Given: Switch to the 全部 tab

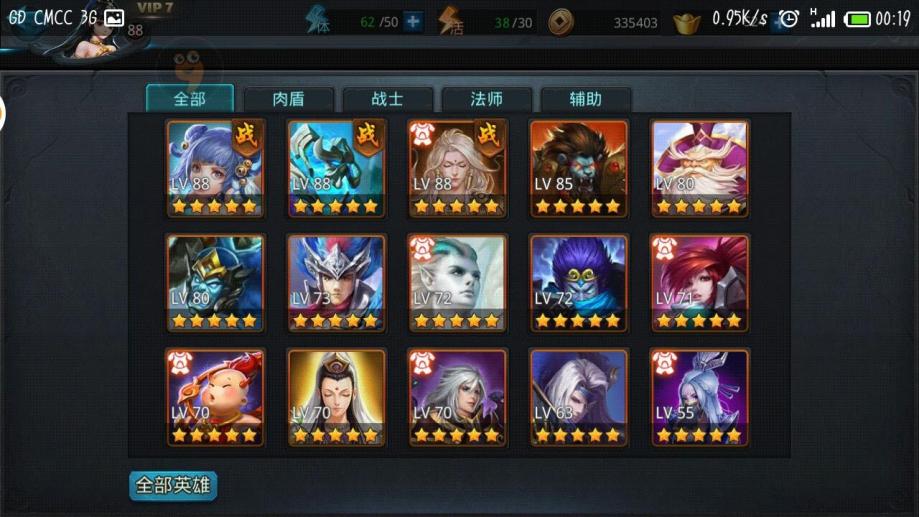Looking at the screenshot, I should coord(189,99).
